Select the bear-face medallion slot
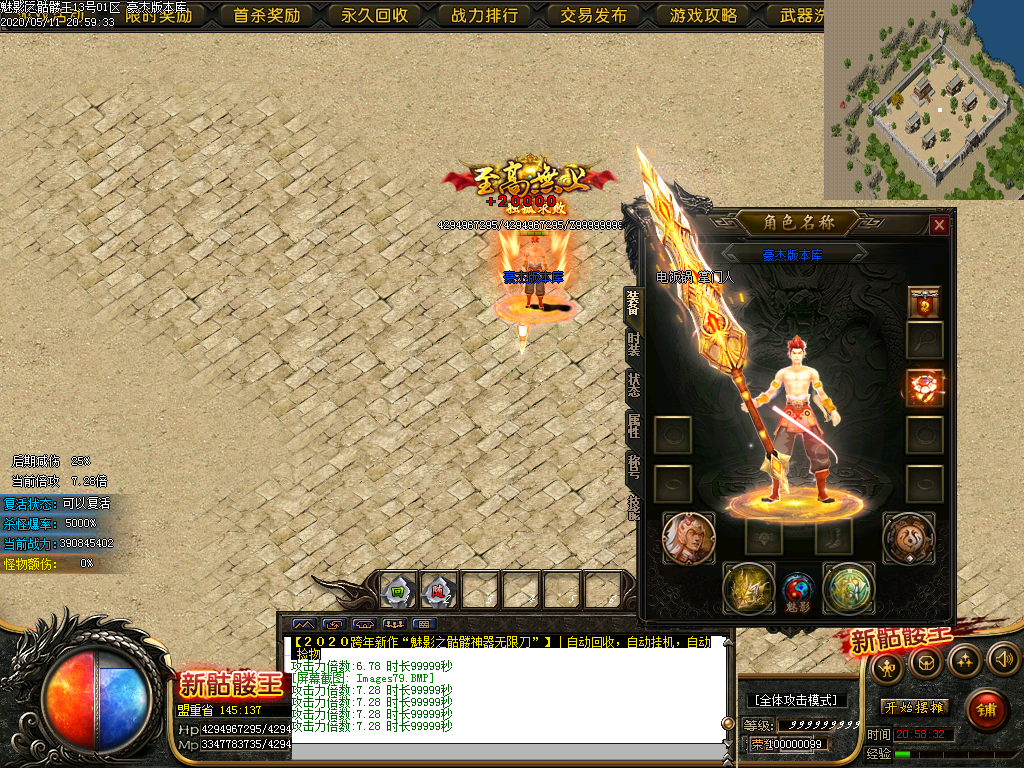 (908, 538)
